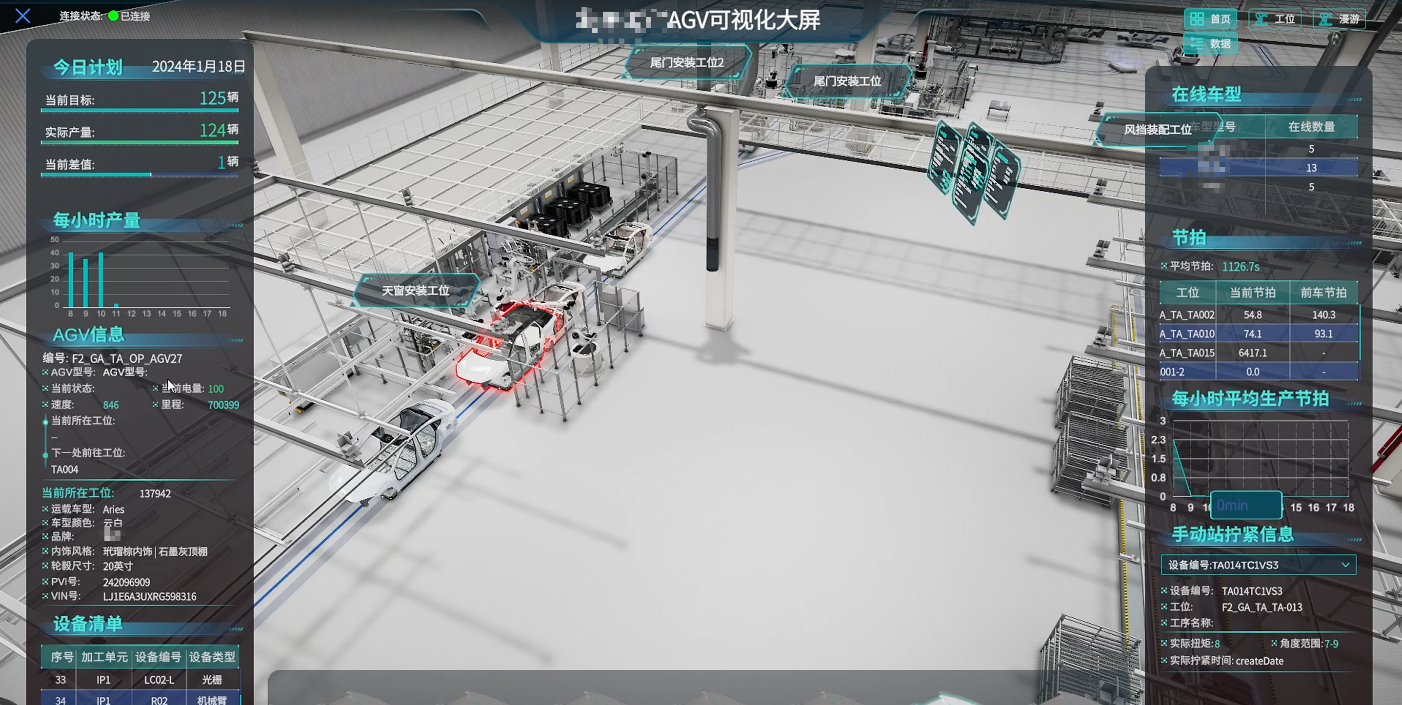Screen dimensions: 1402x705
Task: Choose the 天窗安装工位 station label
Action: click(416, 291)
